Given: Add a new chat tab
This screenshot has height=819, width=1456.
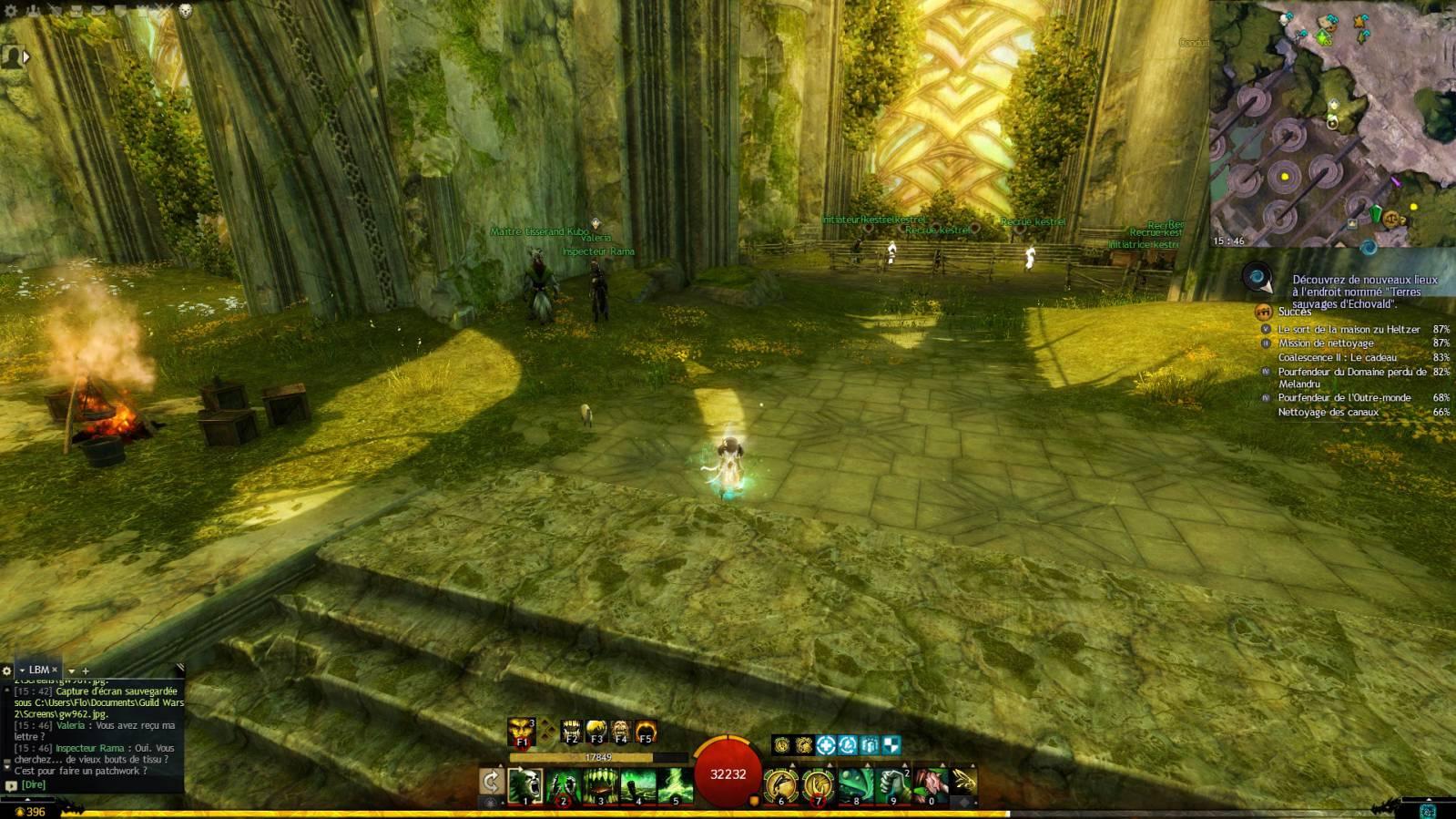Looking at the screenshot, I should tap(87, 671).
